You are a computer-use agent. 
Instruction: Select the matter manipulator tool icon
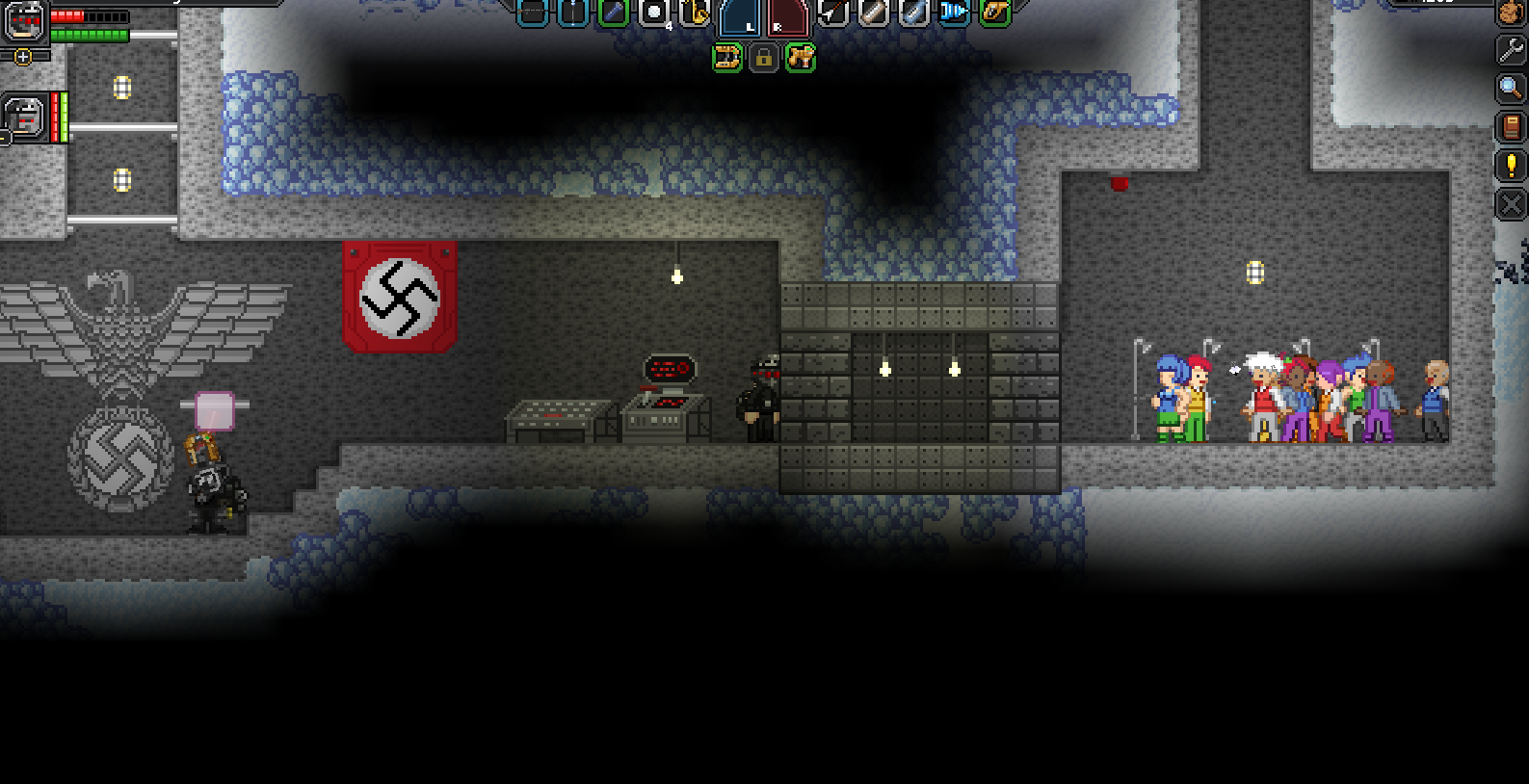coord(726,59)
